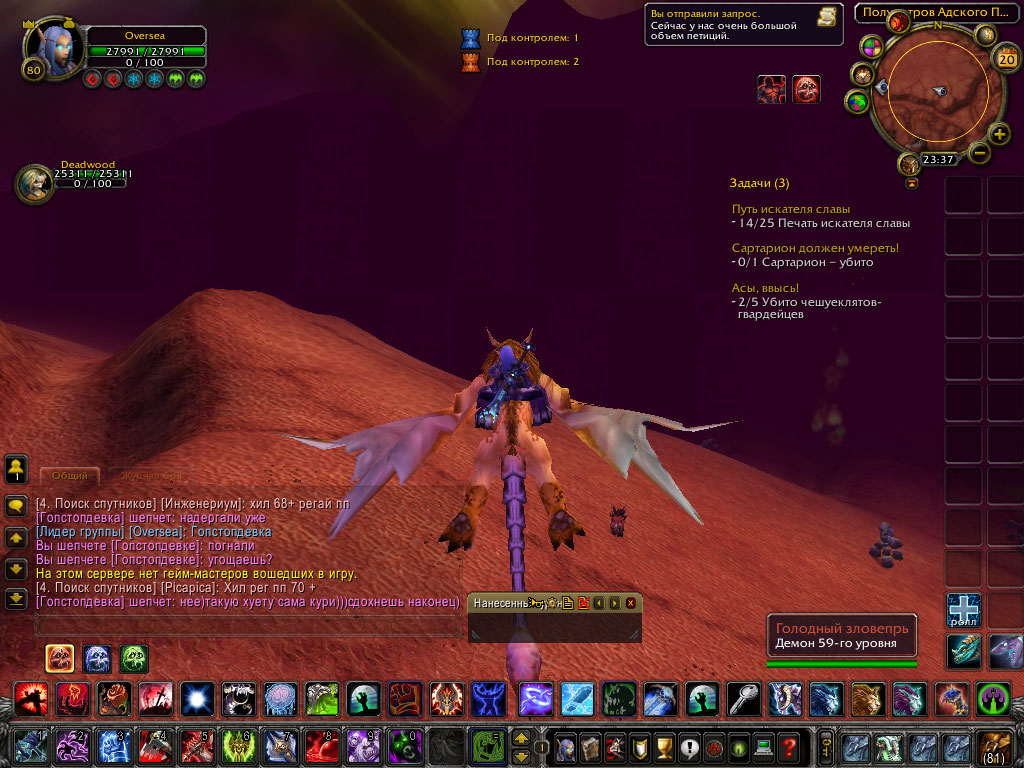Click the minimap zoom-out minus button
Screen dimensions: 1024x768
(x=980, y=153)
